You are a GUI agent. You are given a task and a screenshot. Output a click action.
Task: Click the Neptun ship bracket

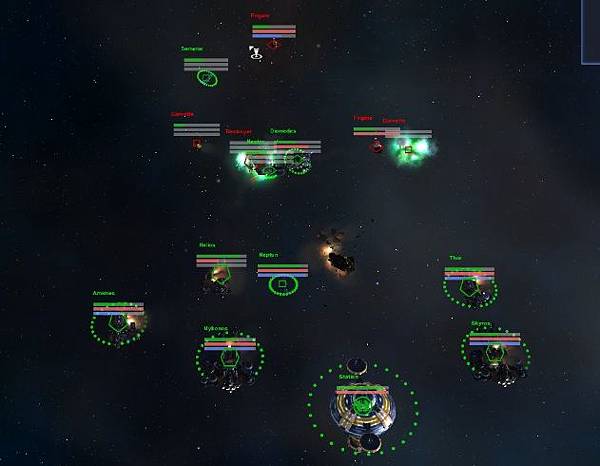tap(283, 285)
